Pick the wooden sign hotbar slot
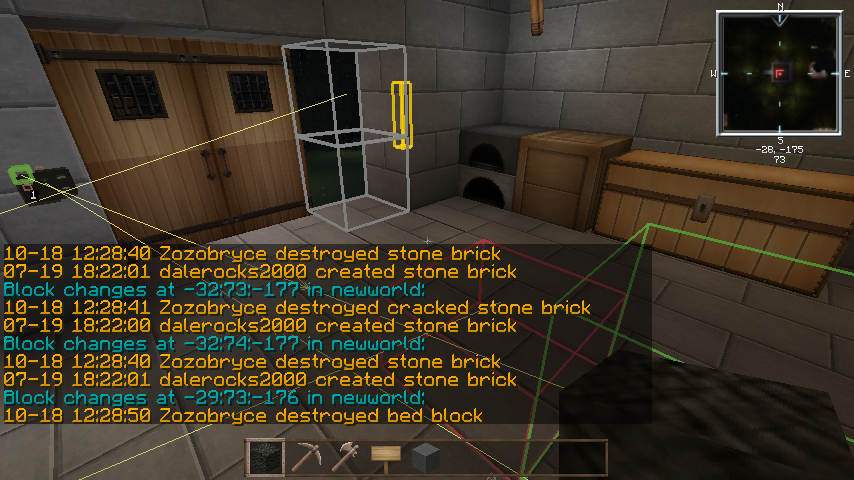Viewport: 854px width, 480px height. click(386, 458)
